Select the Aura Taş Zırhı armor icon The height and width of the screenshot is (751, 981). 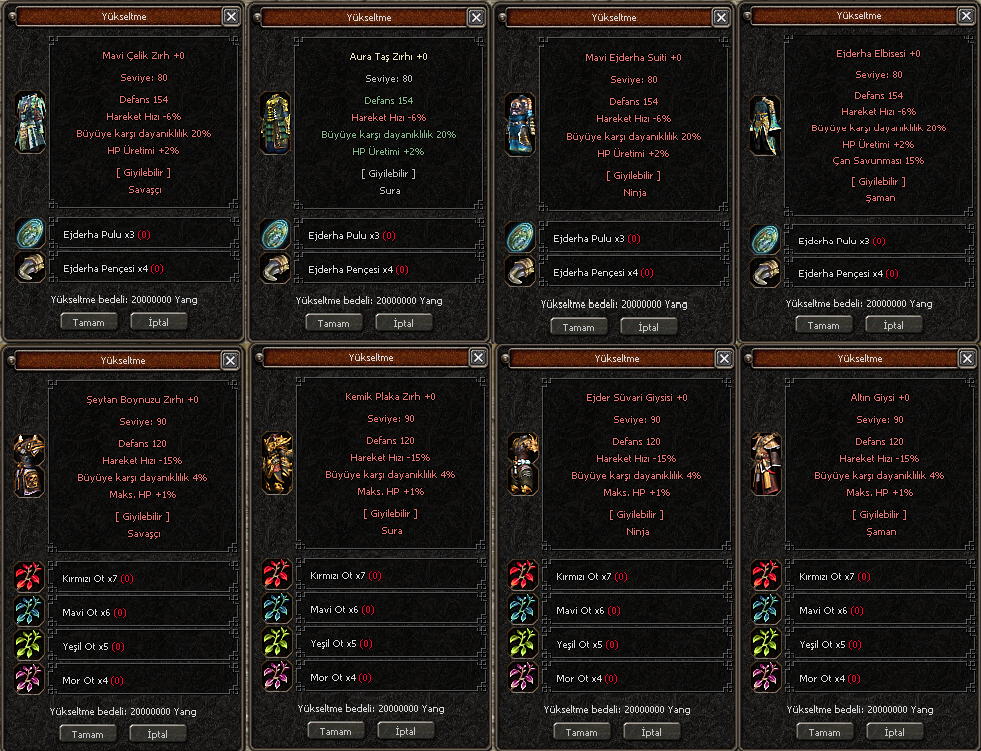(275, 122)
